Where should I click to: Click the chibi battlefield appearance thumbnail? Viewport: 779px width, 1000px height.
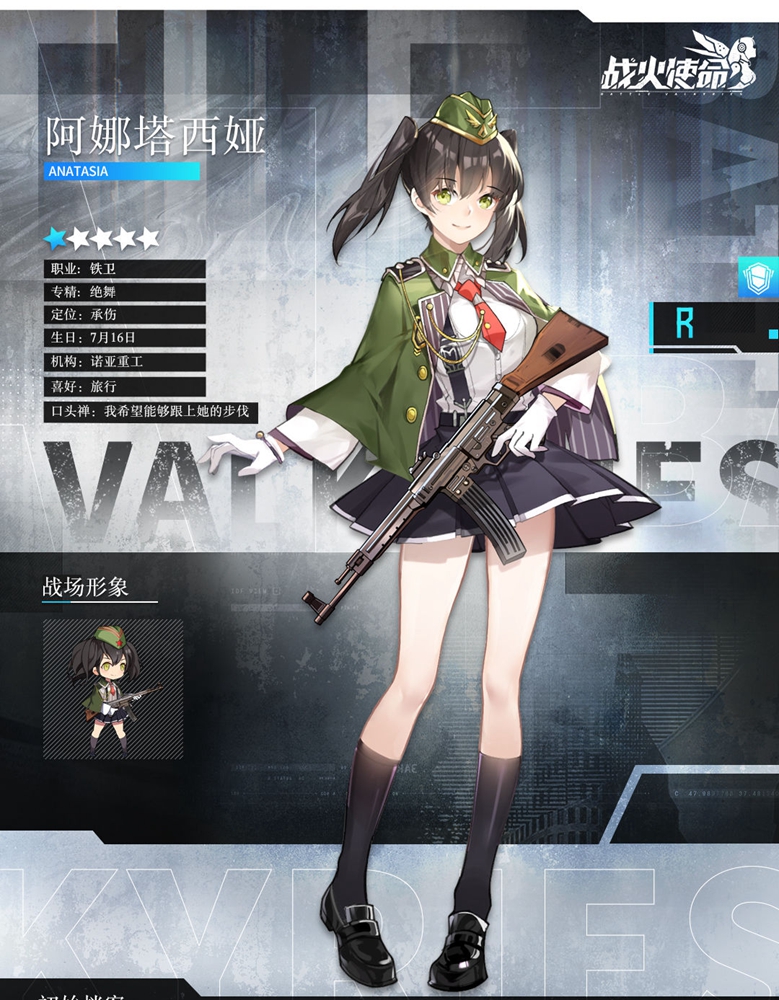113,688
